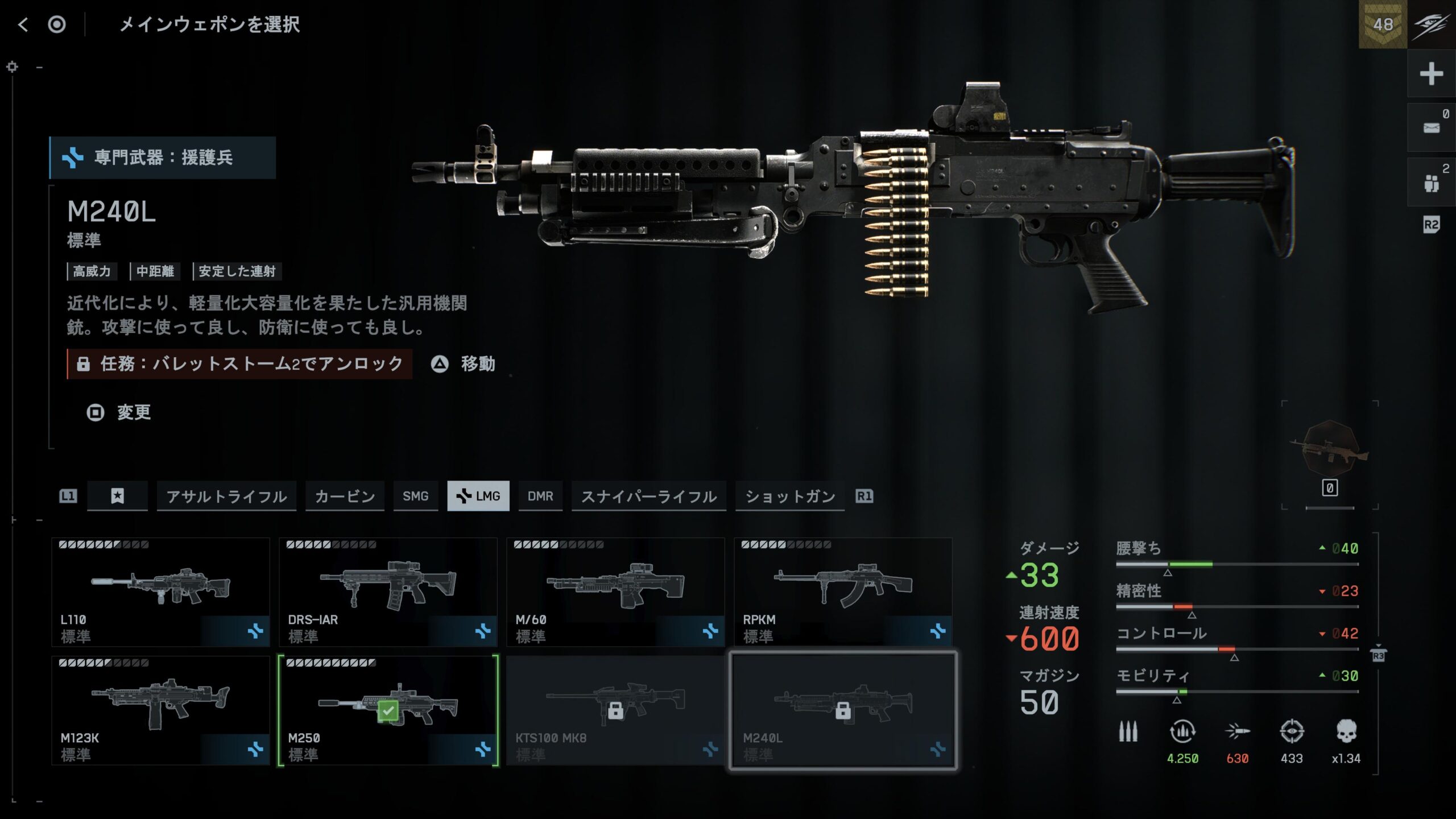Open the カービン weapon category
The height and width of the screenshot is (819, 1456).
pyautogui.click(x=345, y=497)
